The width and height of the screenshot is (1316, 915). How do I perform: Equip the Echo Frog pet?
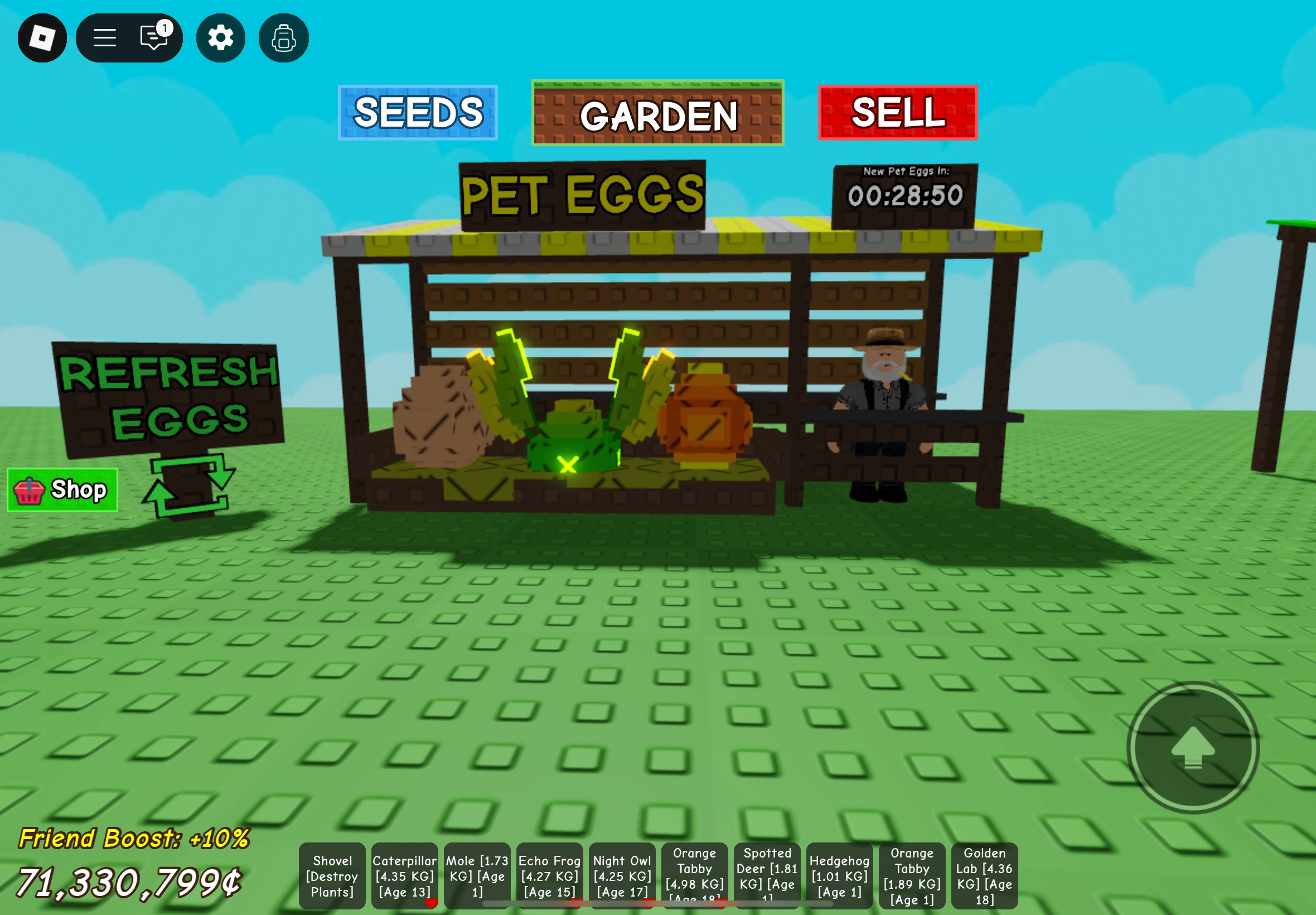pos(549,875)
